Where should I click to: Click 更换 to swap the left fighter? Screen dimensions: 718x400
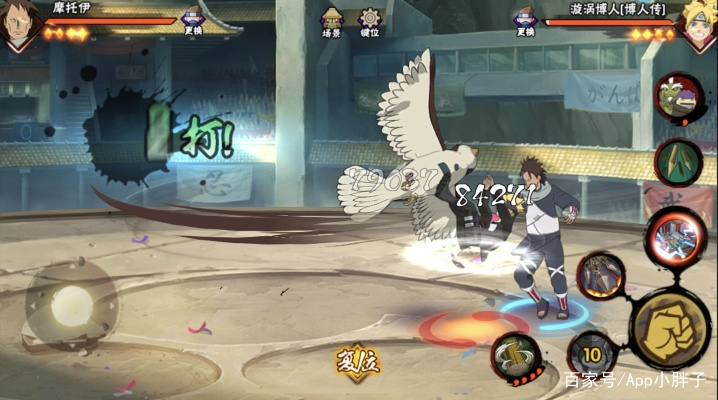[193, 21]
